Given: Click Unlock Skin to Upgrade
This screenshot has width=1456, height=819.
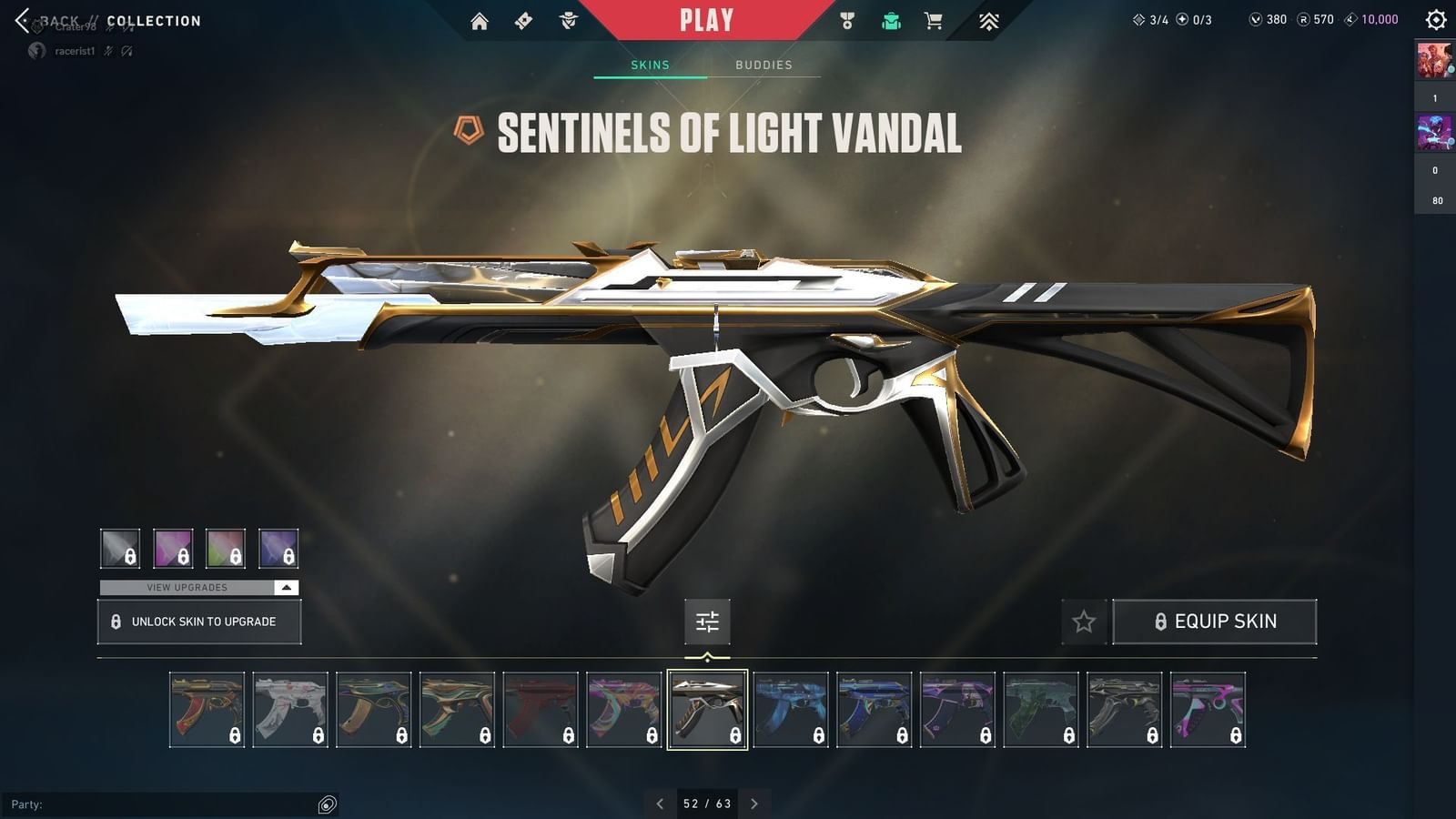Looking at the screenshot, I should (x=198, y=622).
